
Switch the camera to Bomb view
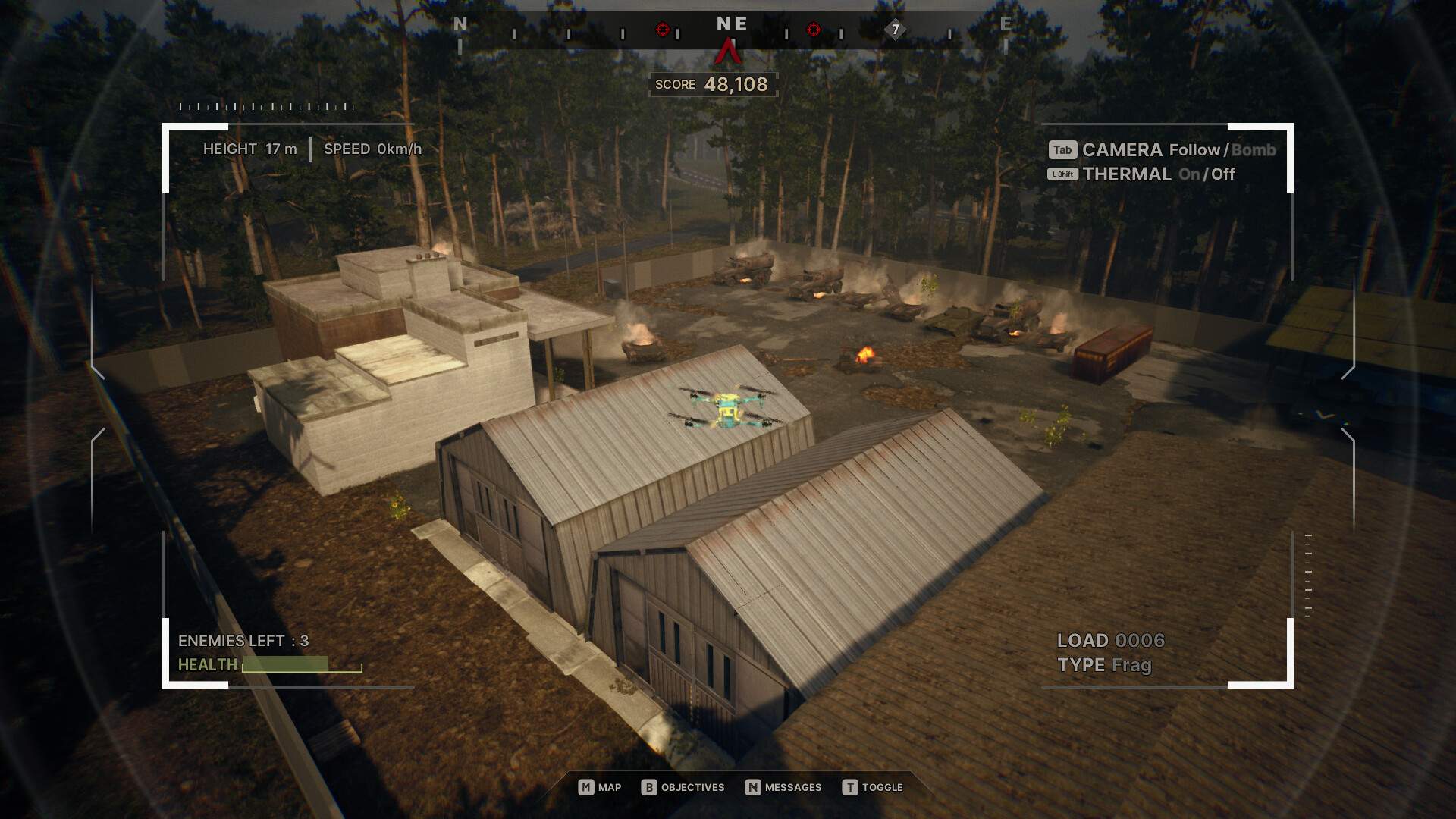(1254, 150)
